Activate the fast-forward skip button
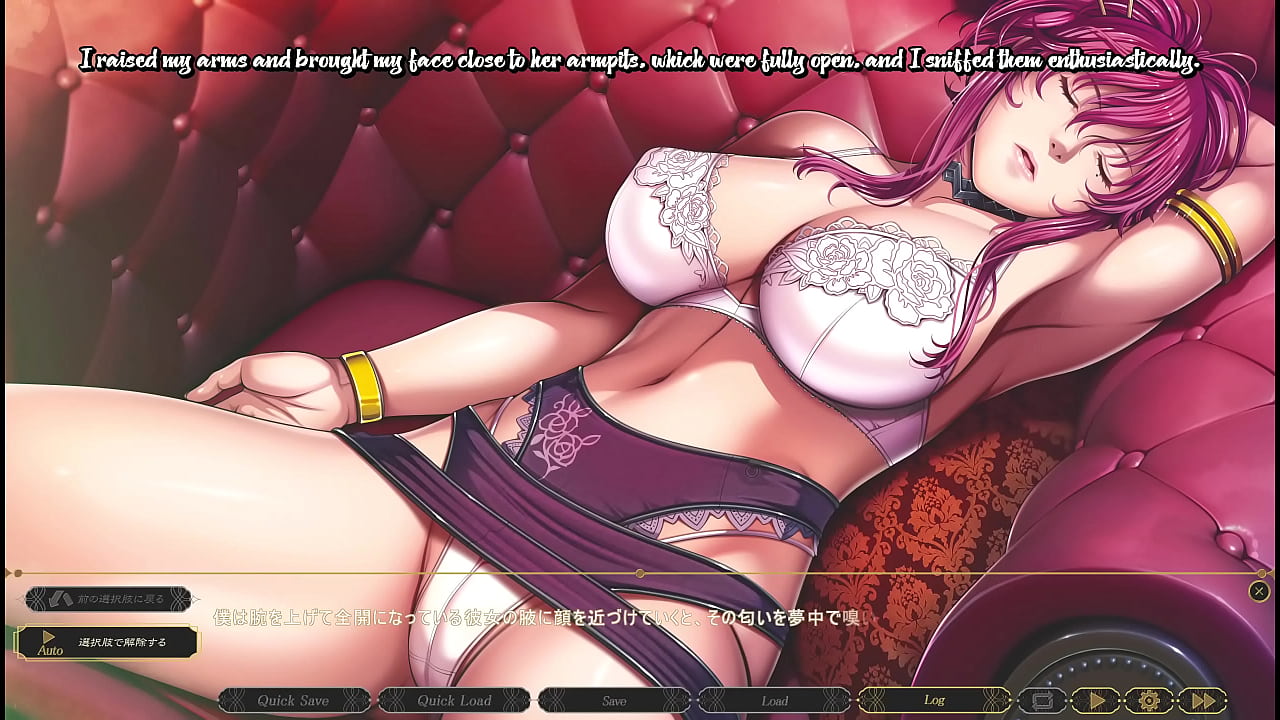Screen dimensions: 1280x720 pos(1202,700)
